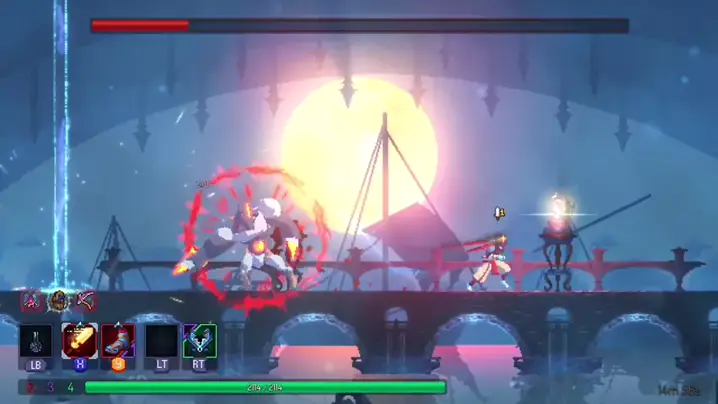The height and width of the screenshot is (404, 718).
Task: Activate the green-bordered RT skill
Action: 200,341
